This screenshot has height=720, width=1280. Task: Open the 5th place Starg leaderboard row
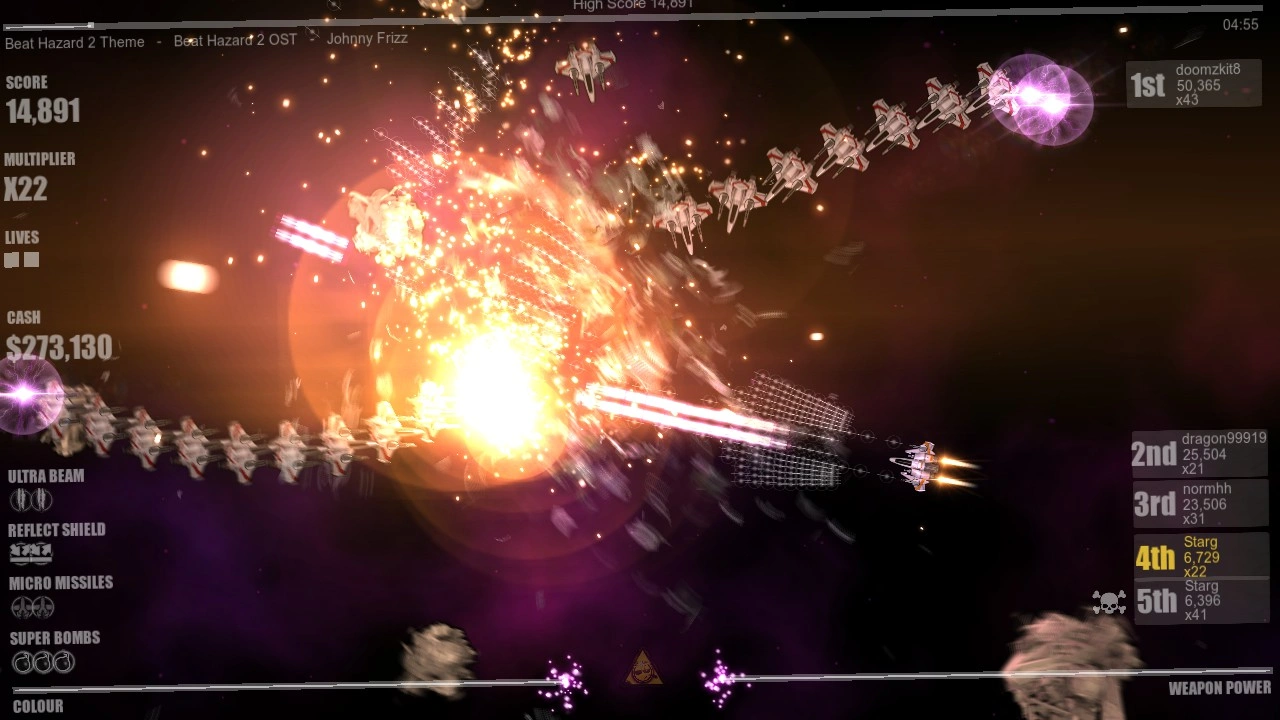[x=1200, y=600]
